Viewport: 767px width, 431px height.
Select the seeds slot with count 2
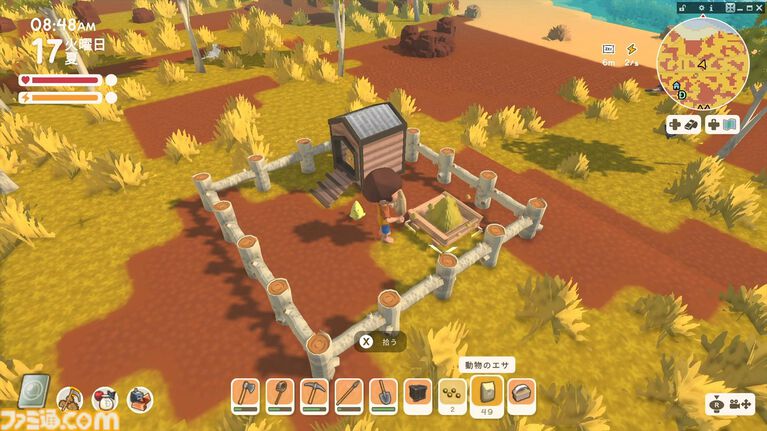pos(452,396)
